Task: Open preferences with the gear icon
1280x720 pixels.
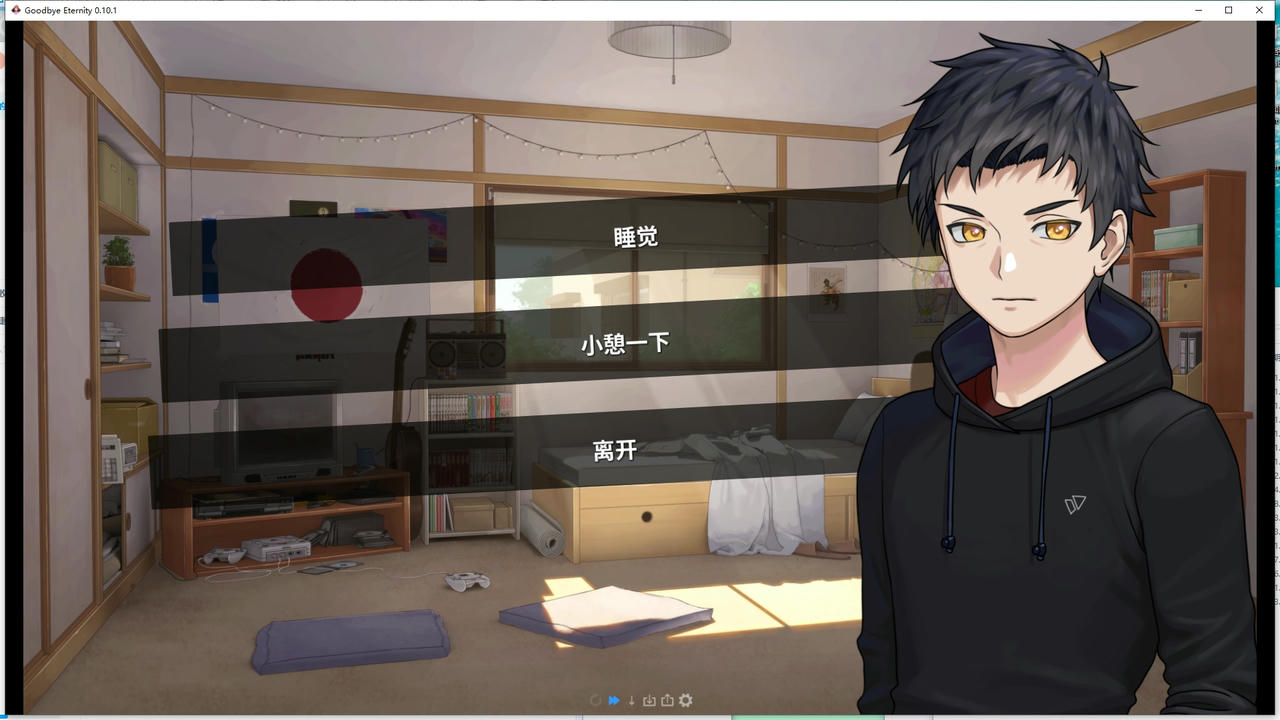Action: (685, 700)
